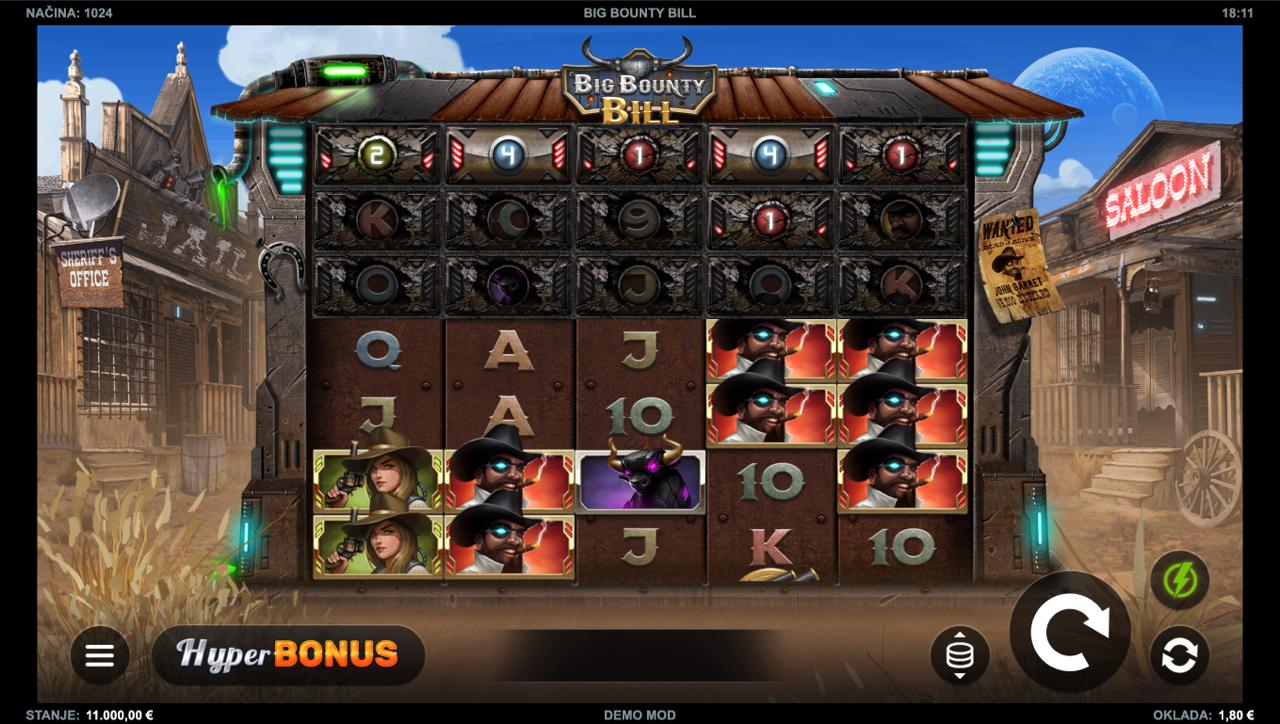
Task: Spin the reels with the big arrow
Action: [x=1069, y=631]
